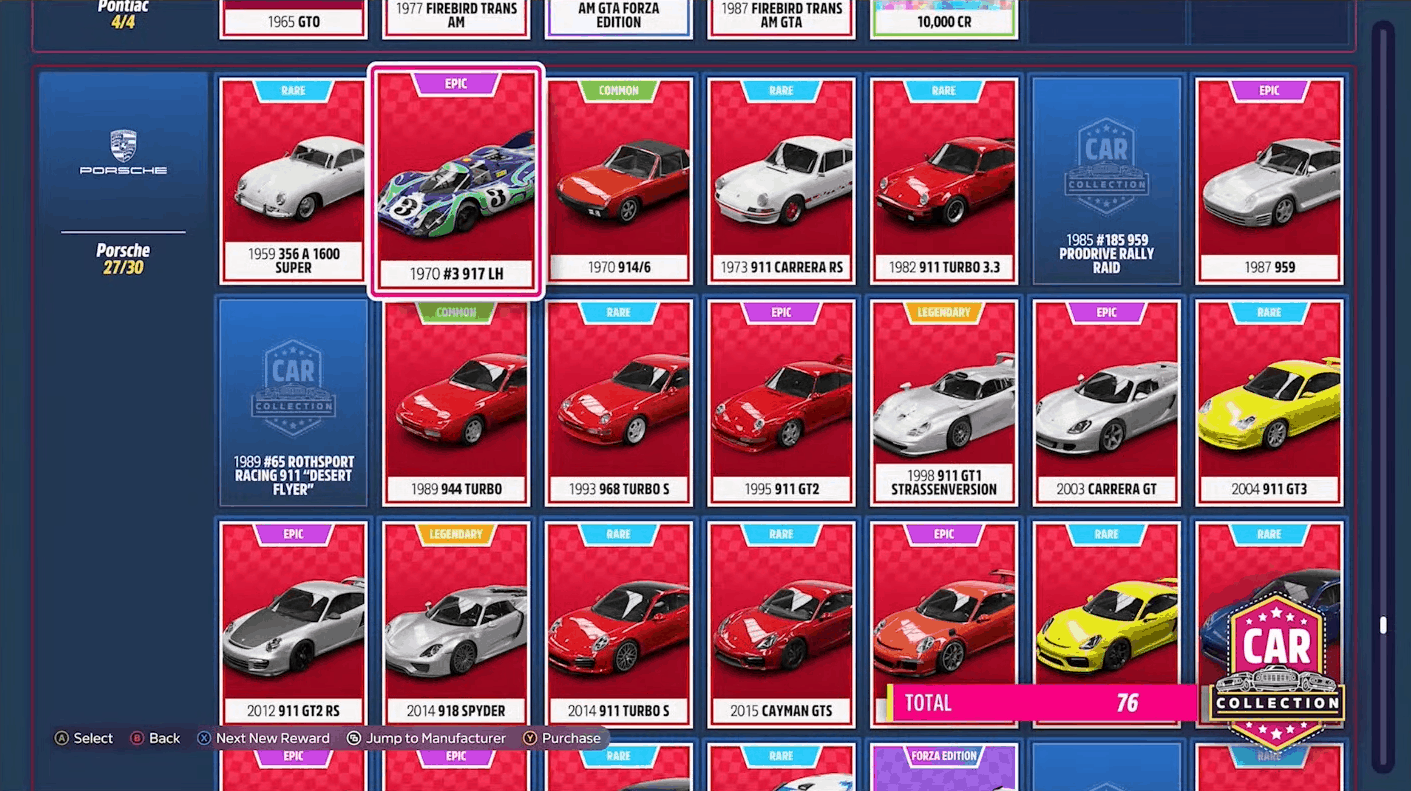This screenshot has height=791, width=1411.
Task: Click the B button prompt beside Back
Action: (x=138, y=738)
